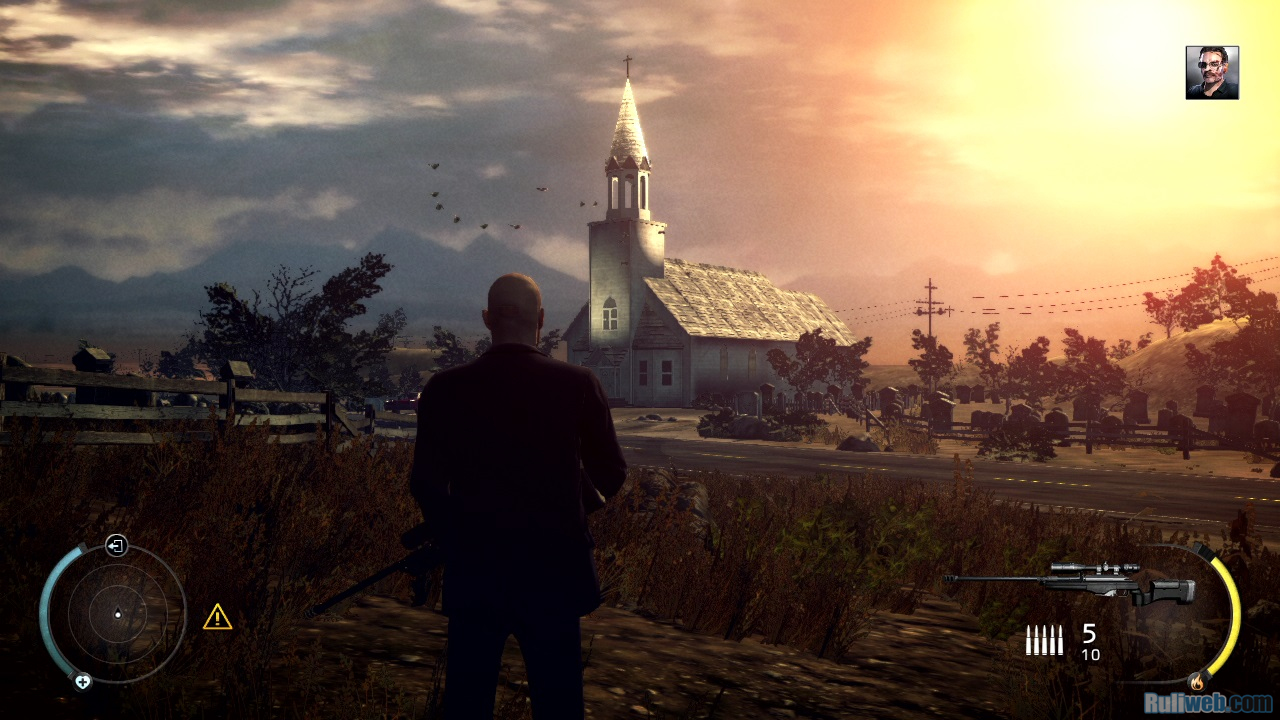This screenshot has height=720, width=1280.
Task: Open the circular minimap radar
Action: pyautogui.click(x=117, y=613)
